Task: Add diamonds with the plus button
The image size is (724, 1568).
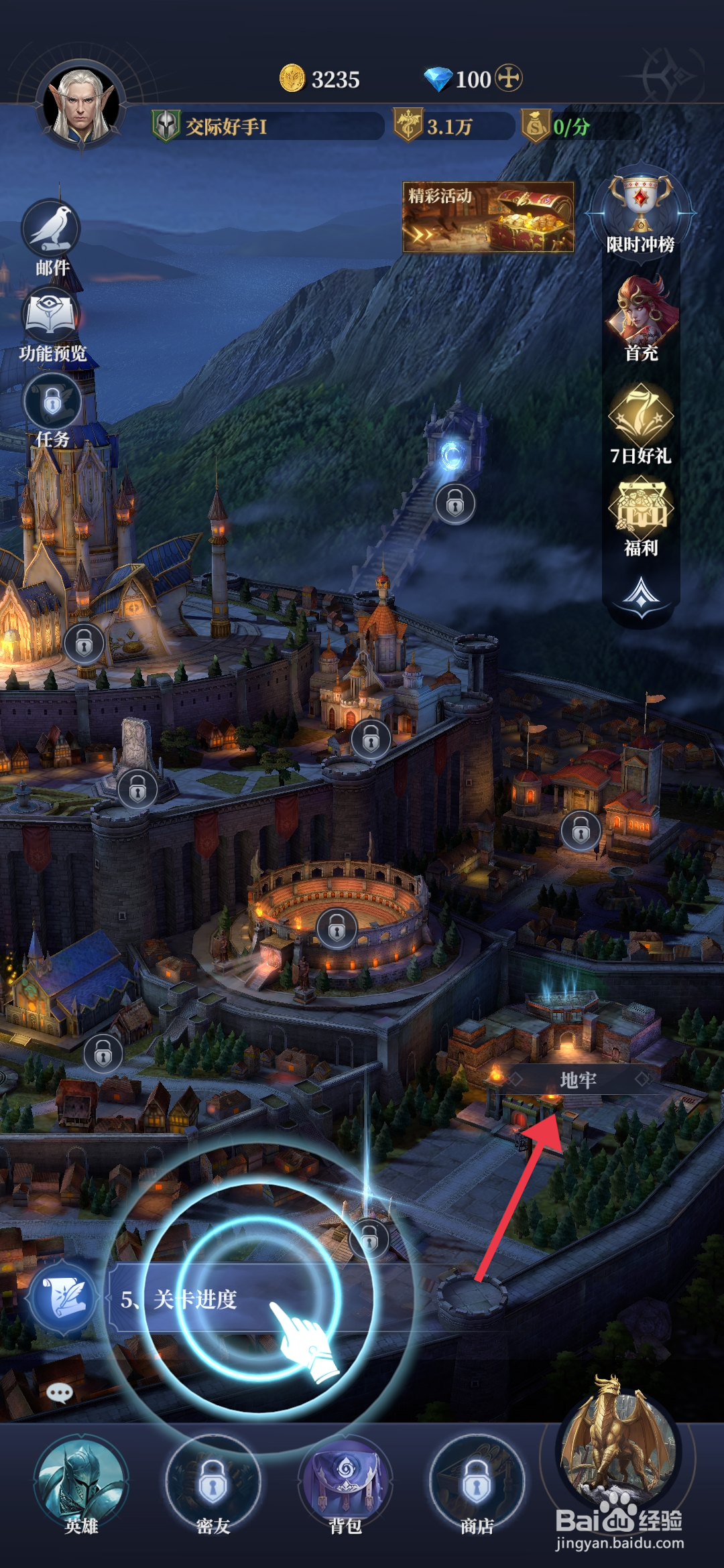Action: (x=509, y=78)
